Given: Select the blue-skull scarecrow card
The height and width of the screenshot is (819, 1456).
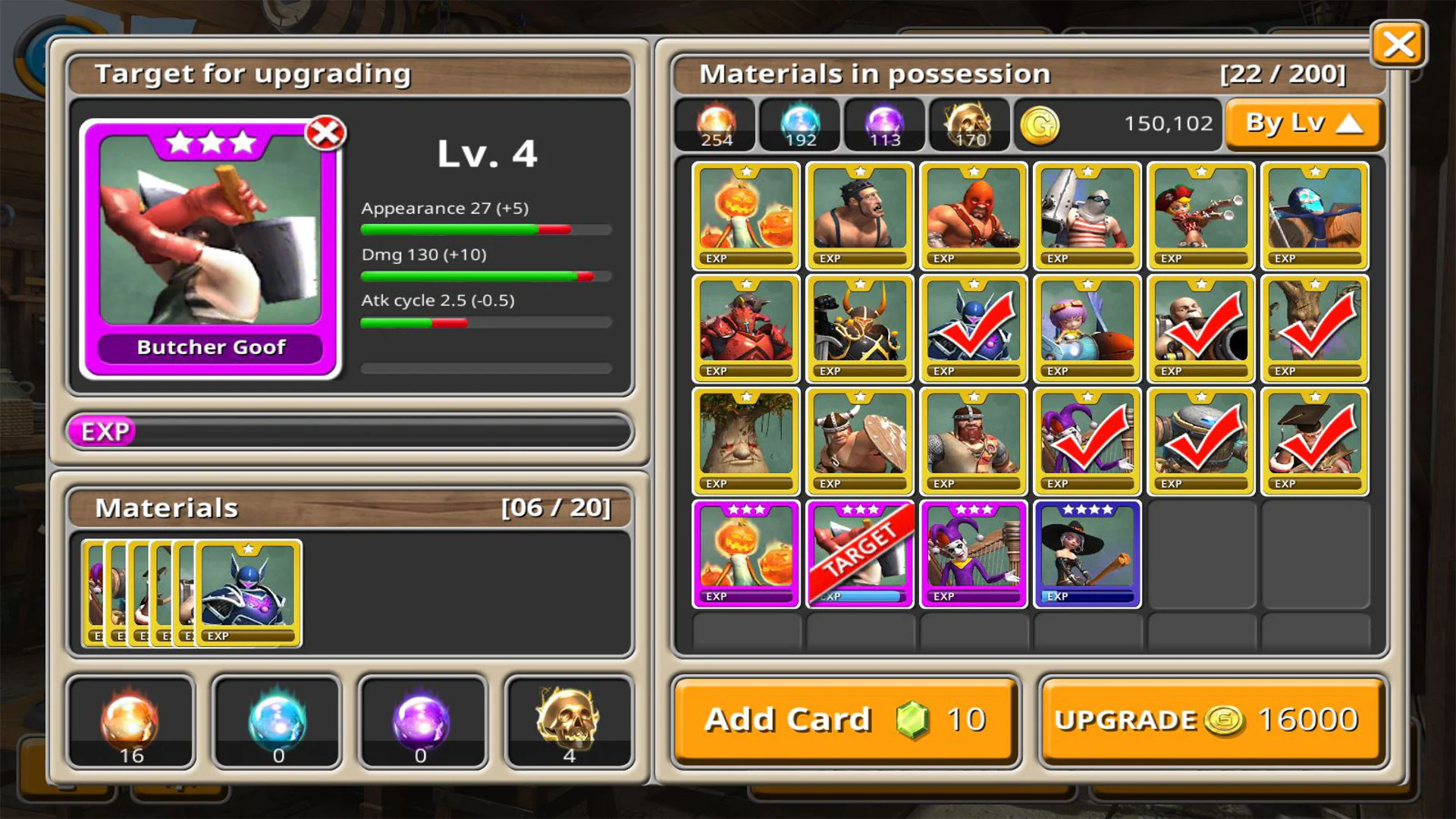Looking at the screenshot, I should pos(1314,215).
